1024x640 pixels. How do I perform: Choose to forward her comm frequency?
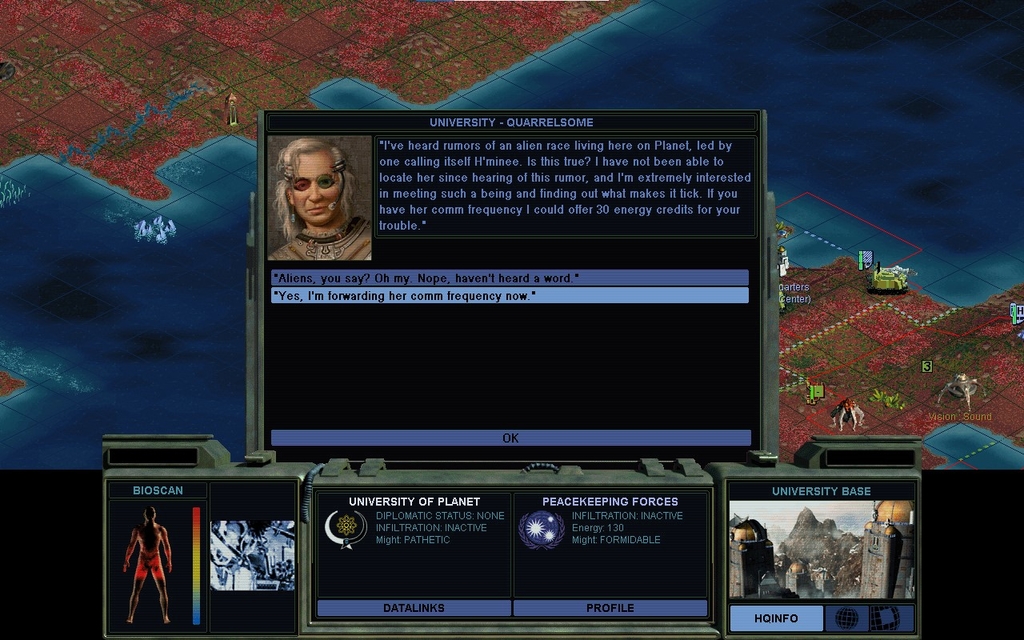pyautogui.click(x=509, y=296)
